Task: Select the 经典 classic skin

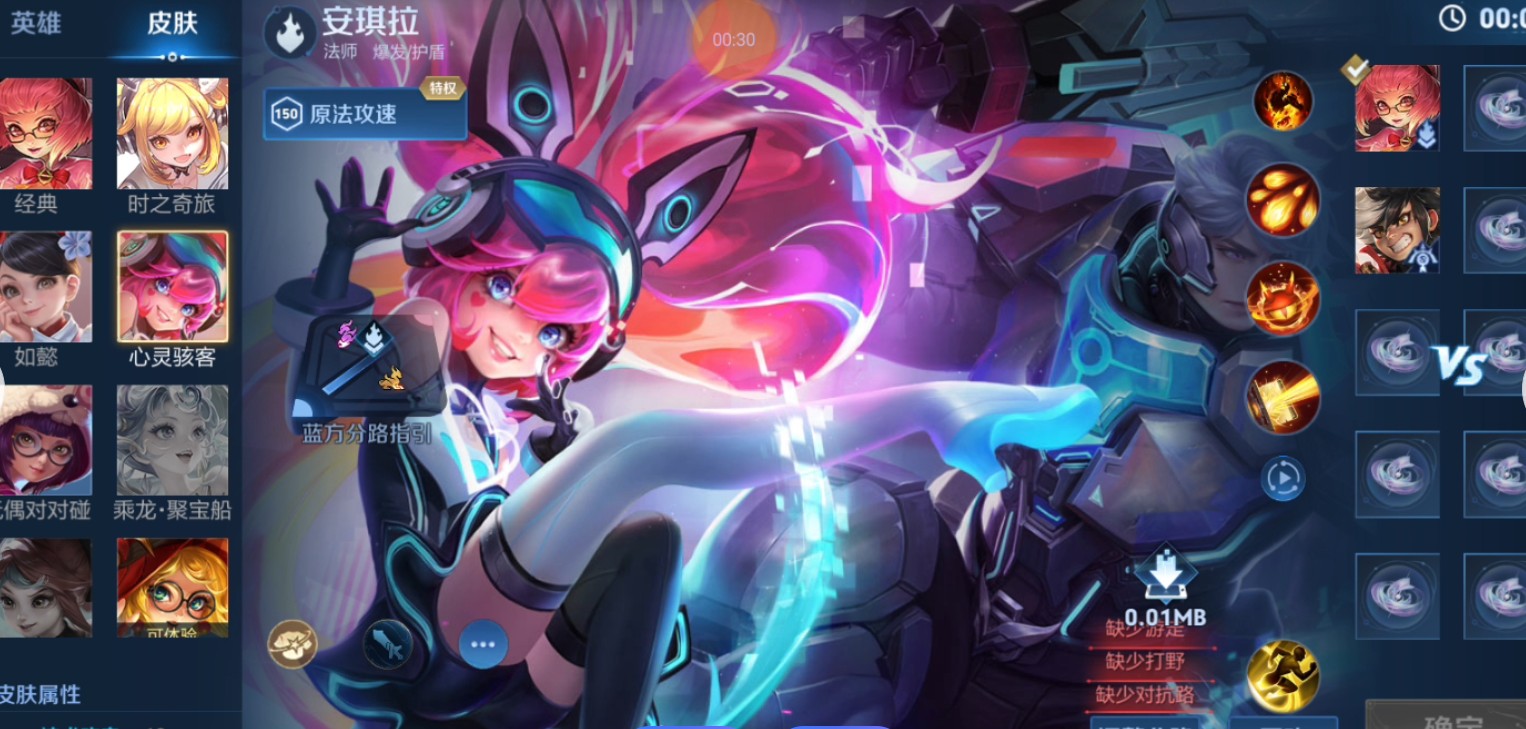Action: 46,134
